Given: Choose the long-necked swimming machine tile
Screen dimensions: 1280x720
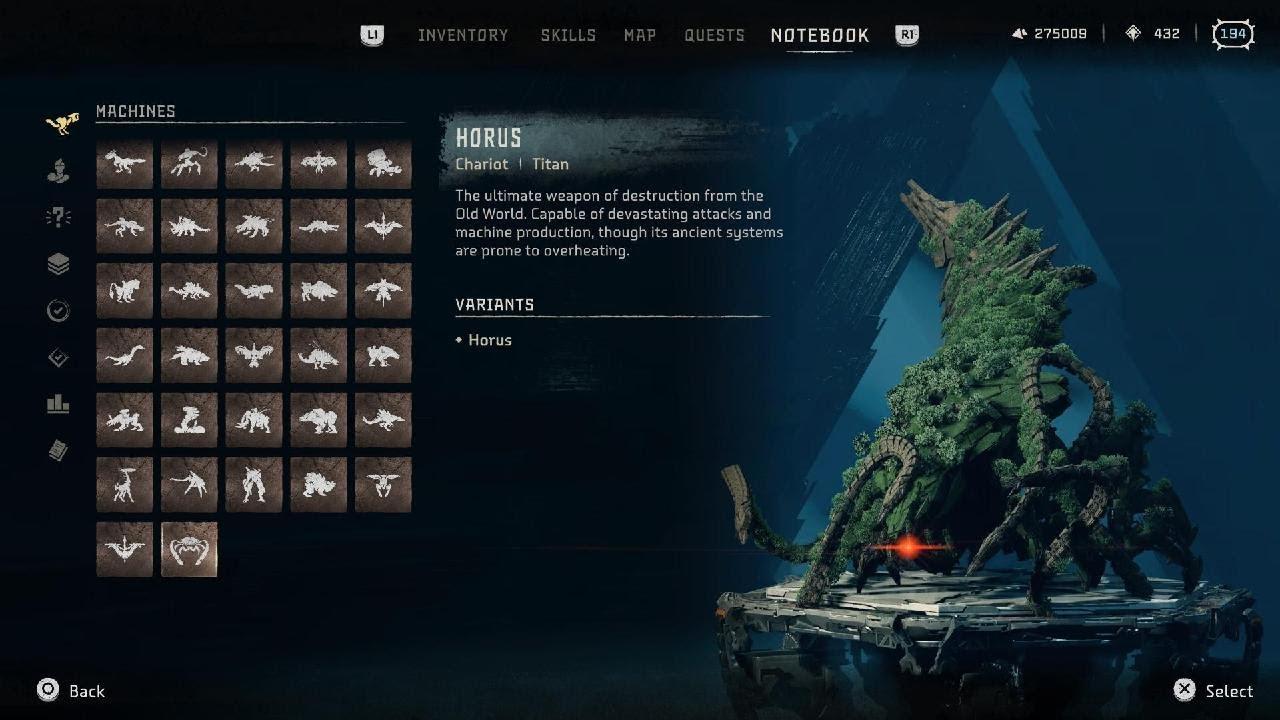Looking at the screenshot, I should point(125,356).
